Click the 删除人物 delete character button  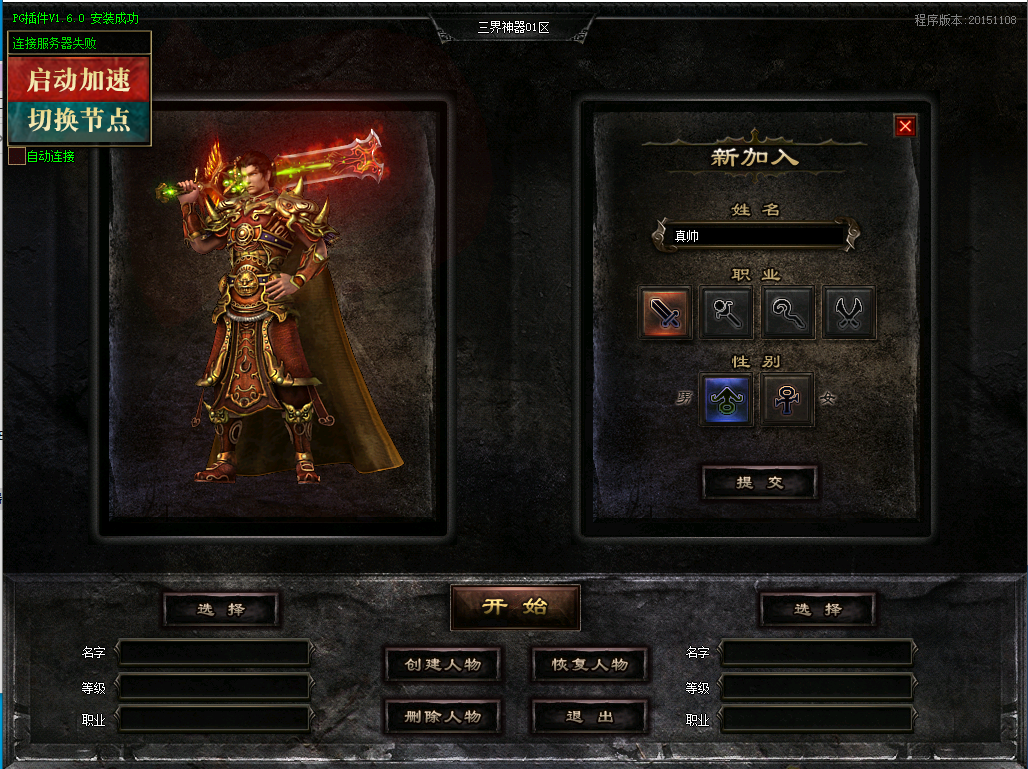tap(443, 716)
